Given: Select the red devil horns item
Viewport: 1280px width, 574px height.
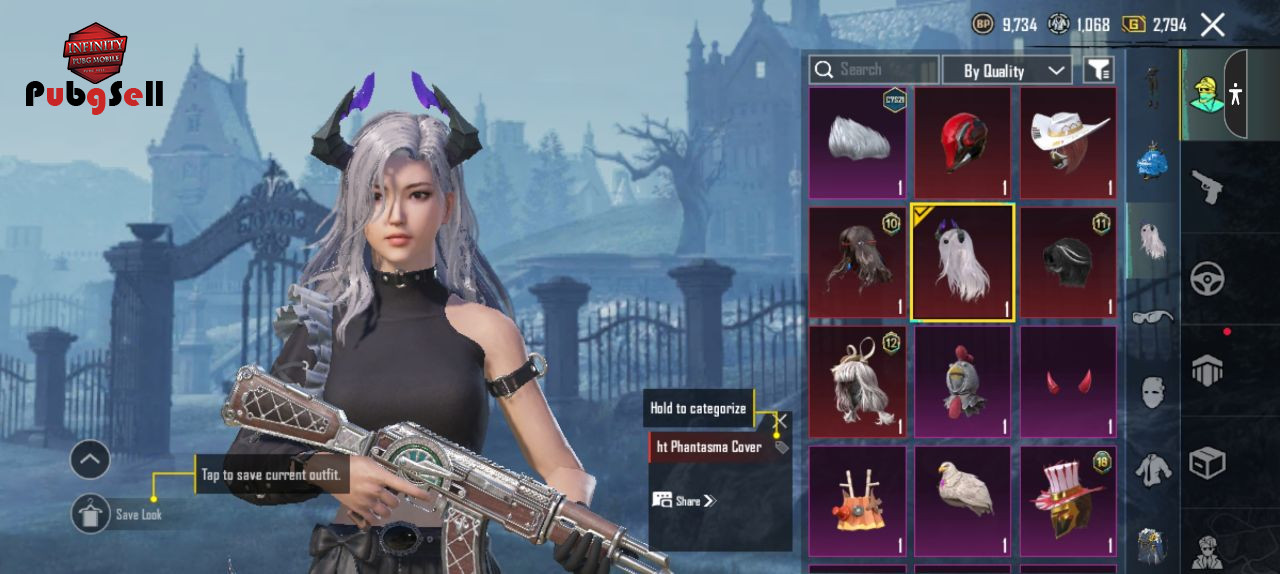Looking at the screenshot, I should point(1068,381).
